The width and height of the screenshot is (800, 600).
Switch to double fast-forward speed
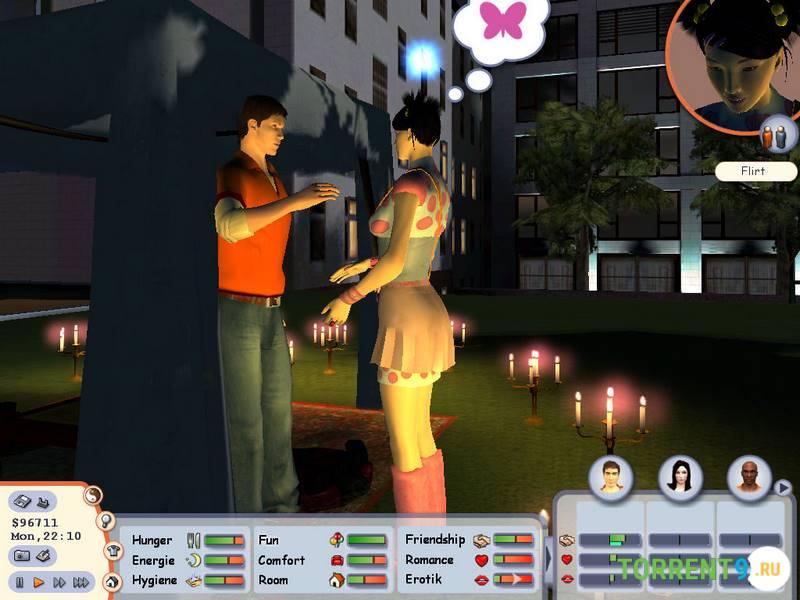59,581
